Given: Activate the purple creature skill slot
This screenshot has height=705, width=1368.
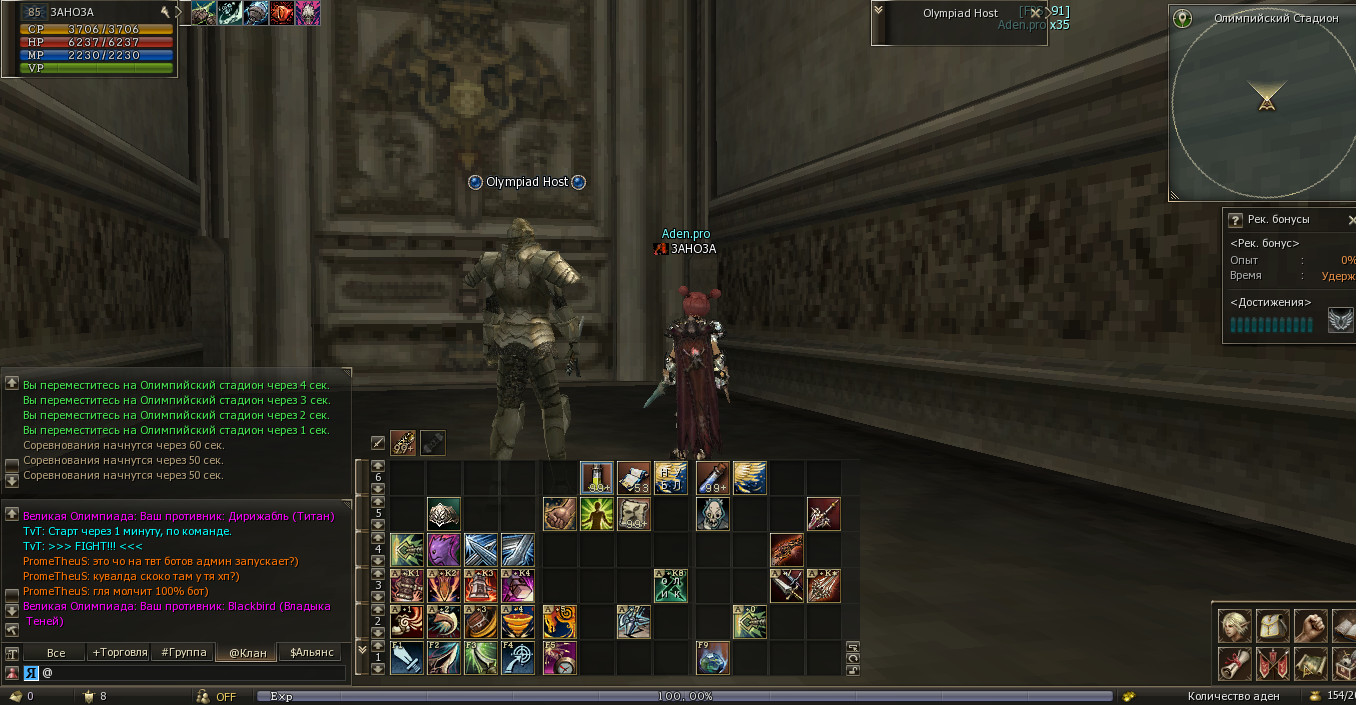Looking at the screenshot, I should pyautogui.click(x=443, y=549).
